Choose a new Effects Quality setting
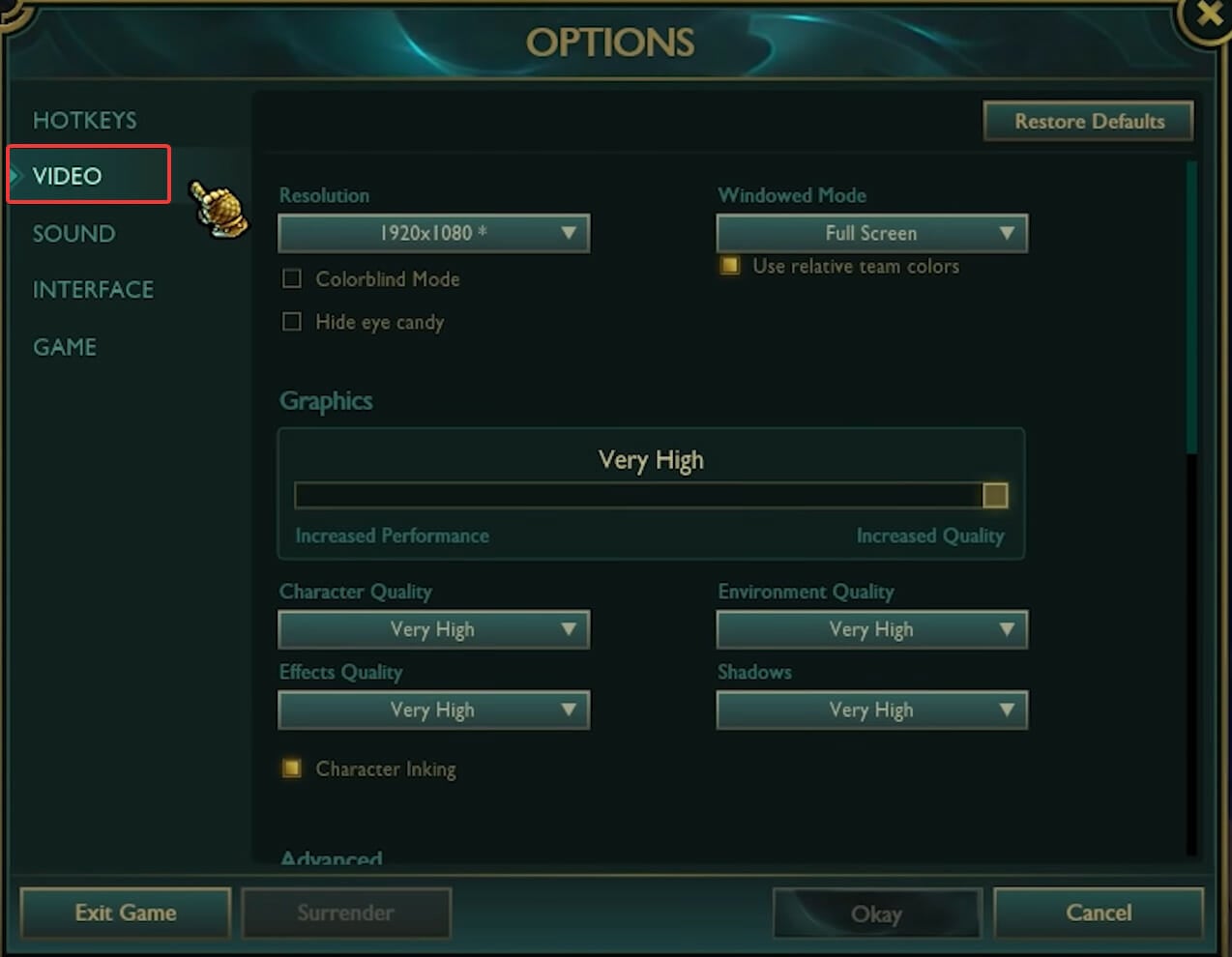Image resolution: width=1232 pixels, height=957 pixels. (433, 710)
